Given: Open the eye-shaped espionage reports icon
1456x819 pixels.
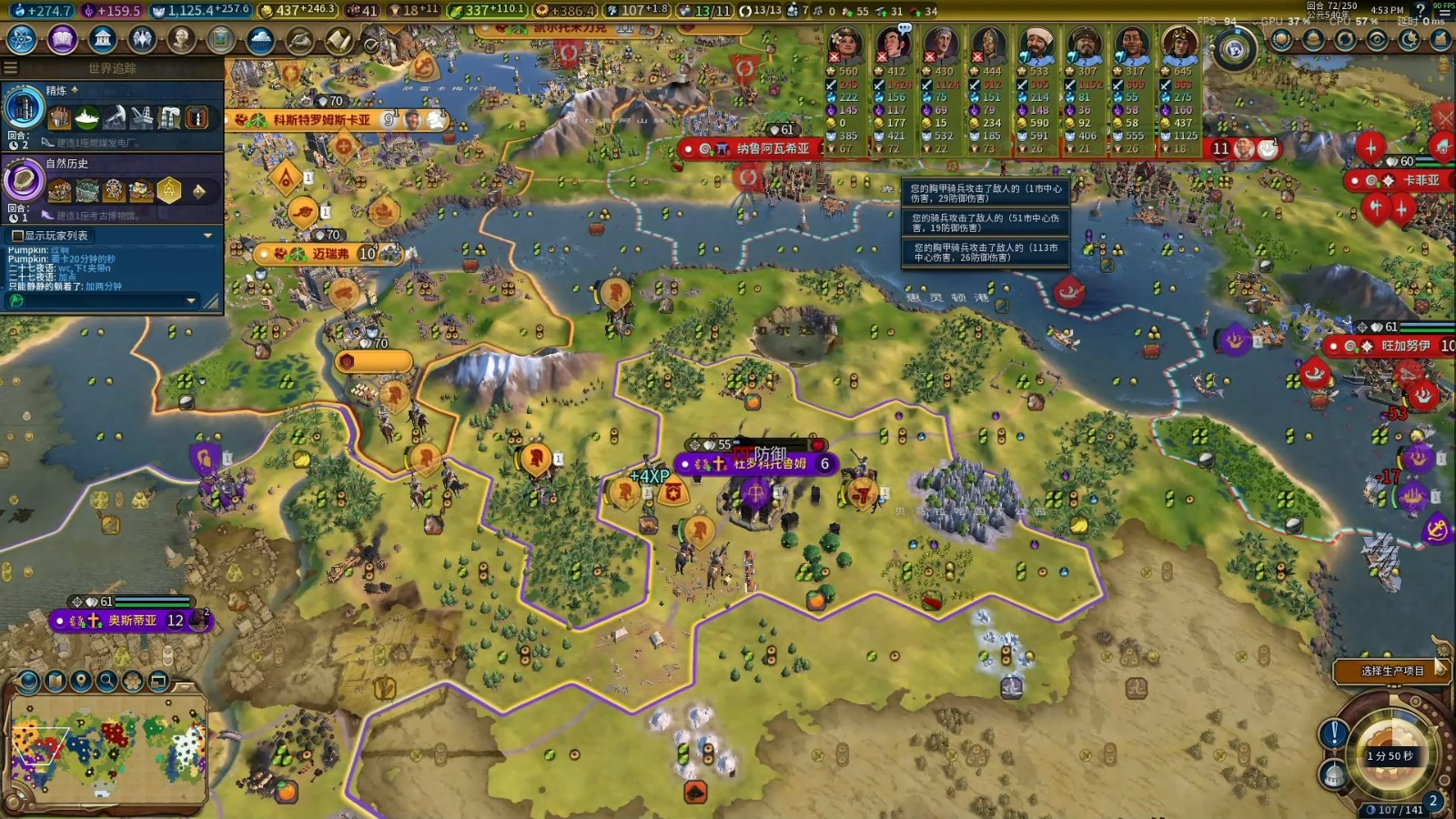Looking at the screenshot, I should pyautogui.click(x=1377, y=40).
